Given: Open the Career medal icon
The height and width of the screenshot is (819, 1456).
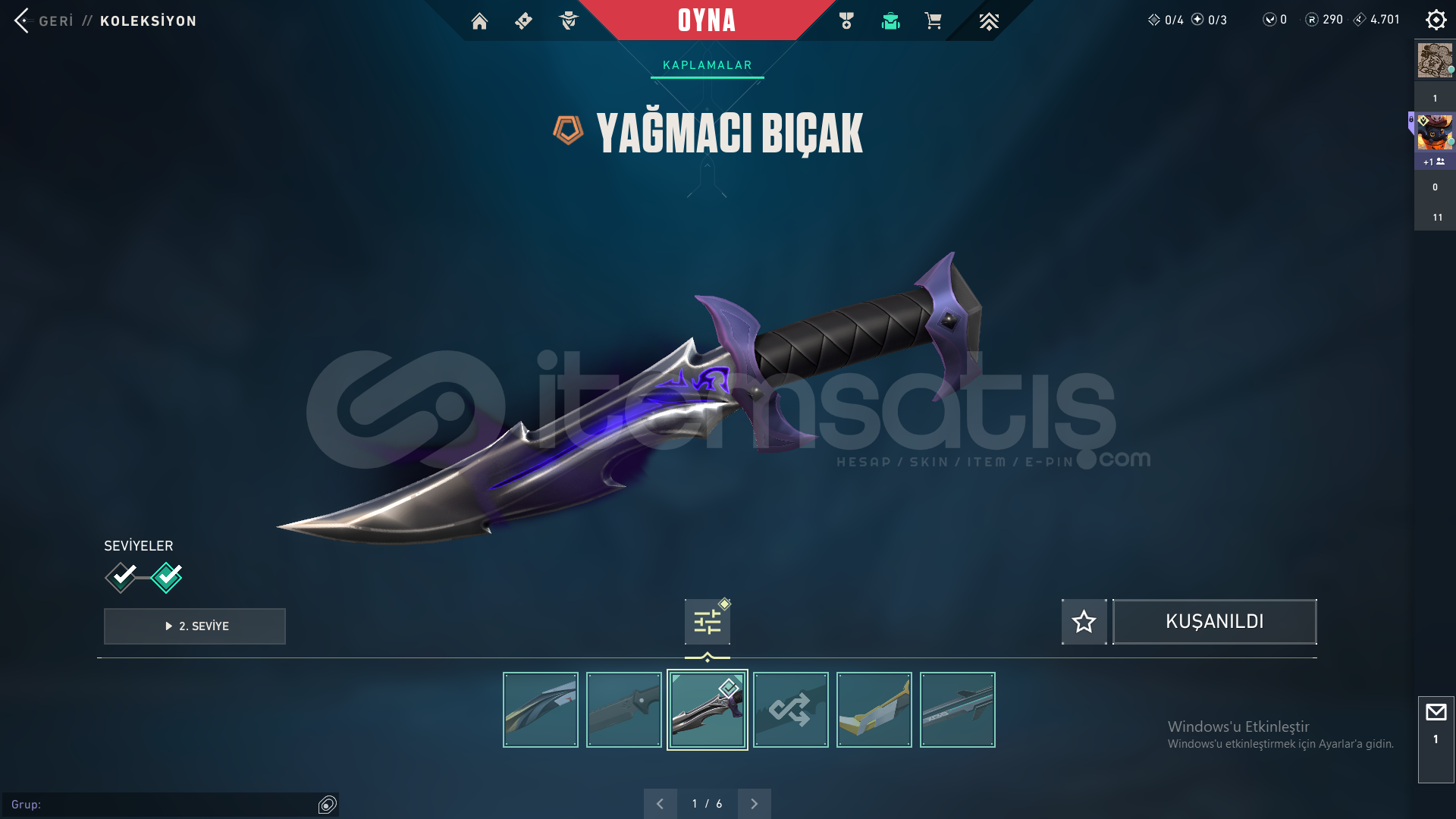Looking at the screenshot, I should point(846,21).
